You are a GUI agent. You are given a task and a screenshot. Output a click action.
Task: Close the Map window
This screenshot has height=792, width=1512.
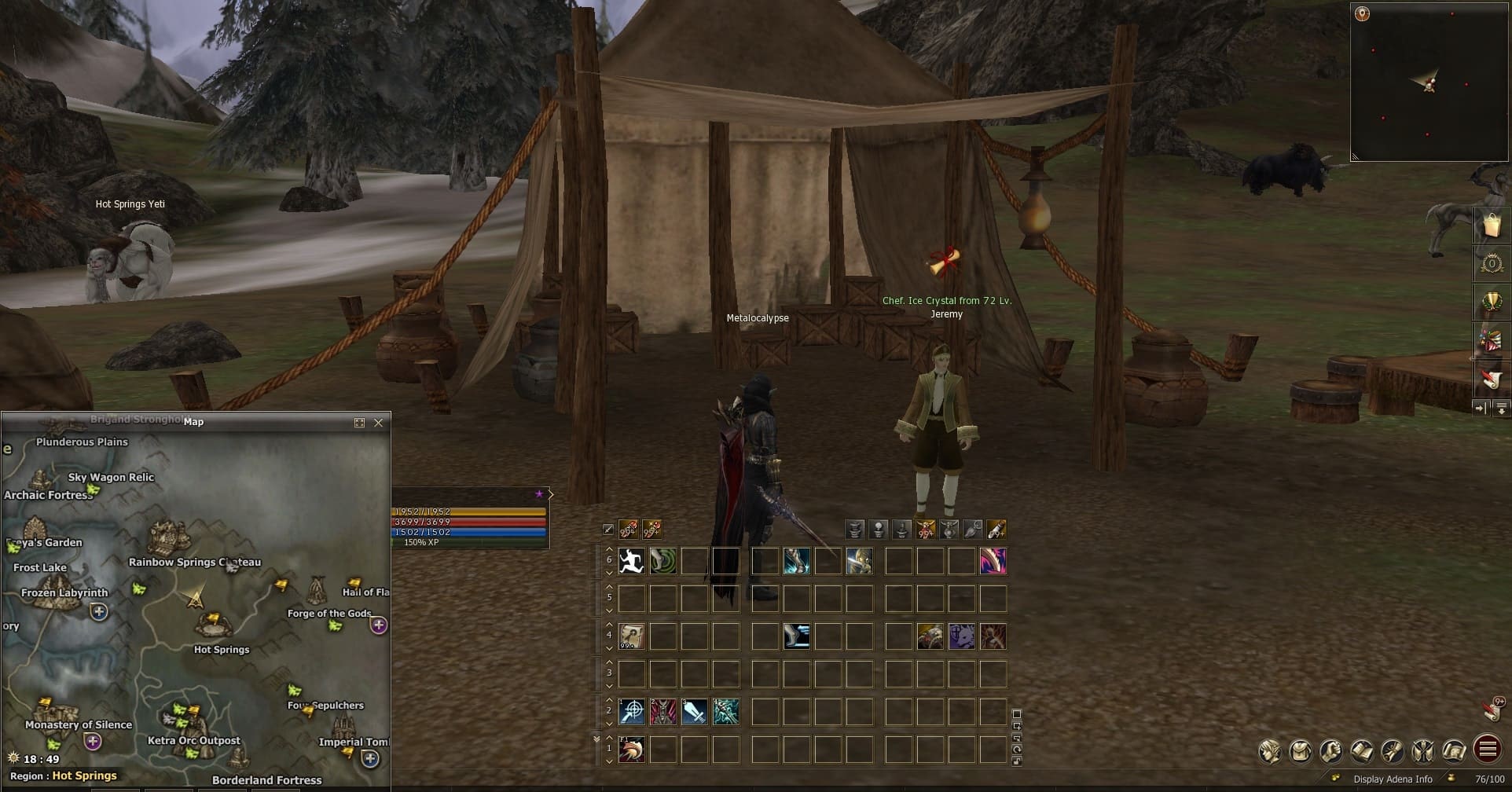click(379, 423)
